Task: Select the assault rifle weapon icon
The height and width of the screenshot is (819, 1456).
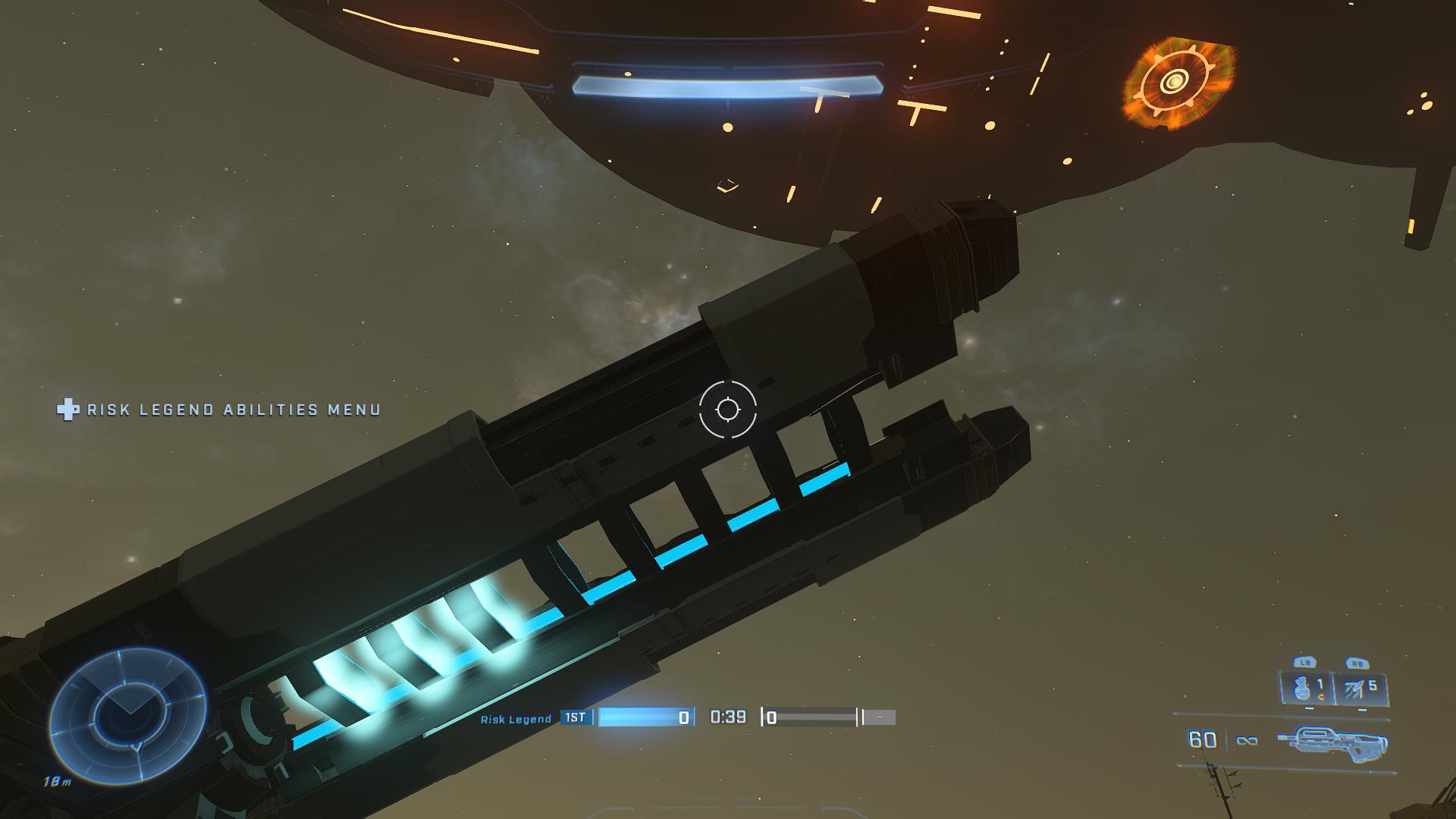Action: pos(1331,740)
